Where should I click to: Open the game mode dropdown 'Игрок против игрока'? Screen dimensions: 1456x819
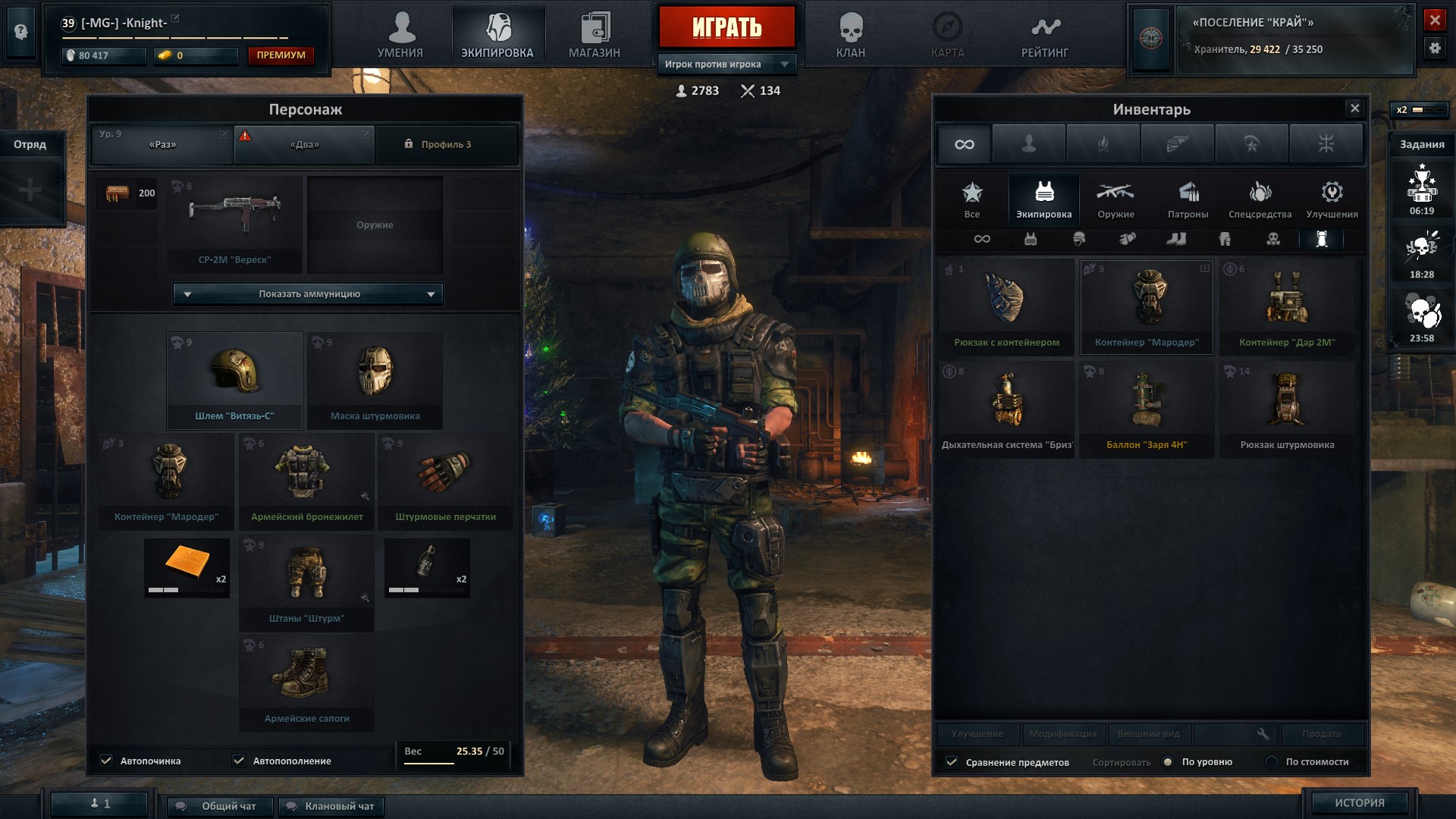click(x=726, y=64)
